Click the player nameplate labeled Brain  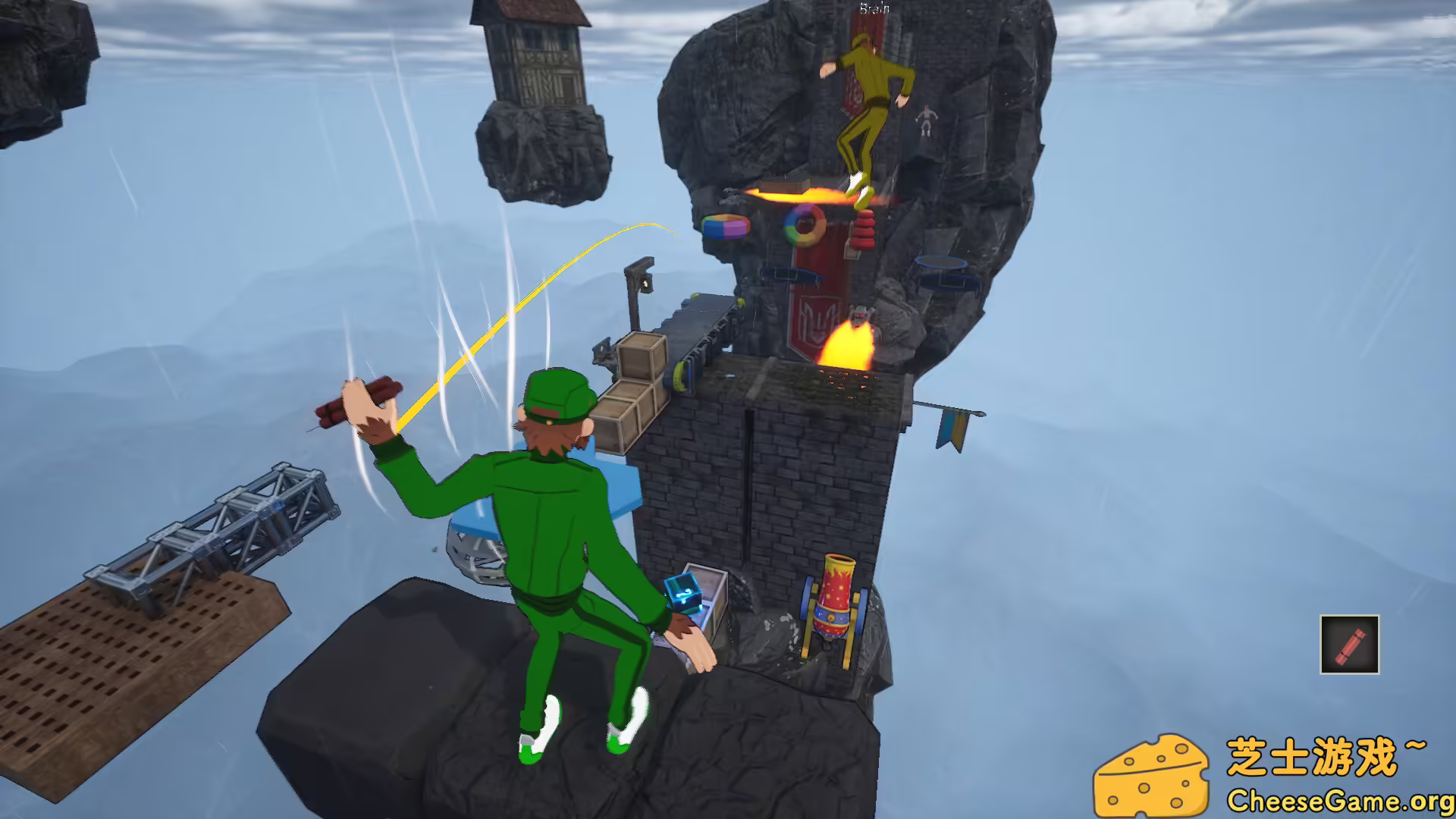pos(874,8)
